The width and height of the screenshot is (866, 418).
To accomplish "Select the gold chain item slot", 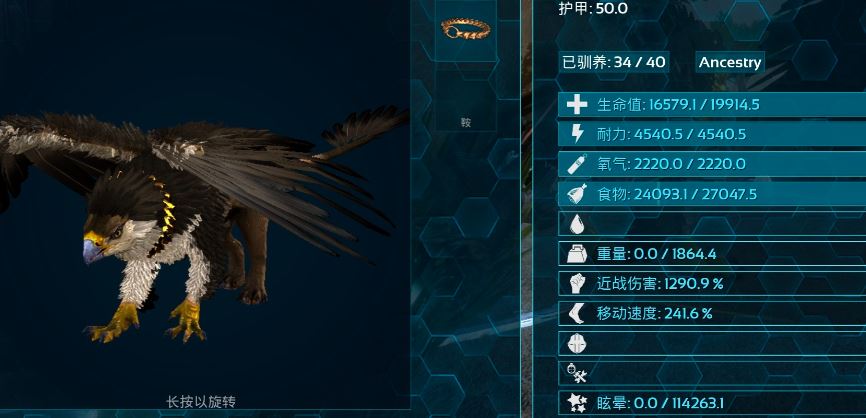I will (465, 30).
